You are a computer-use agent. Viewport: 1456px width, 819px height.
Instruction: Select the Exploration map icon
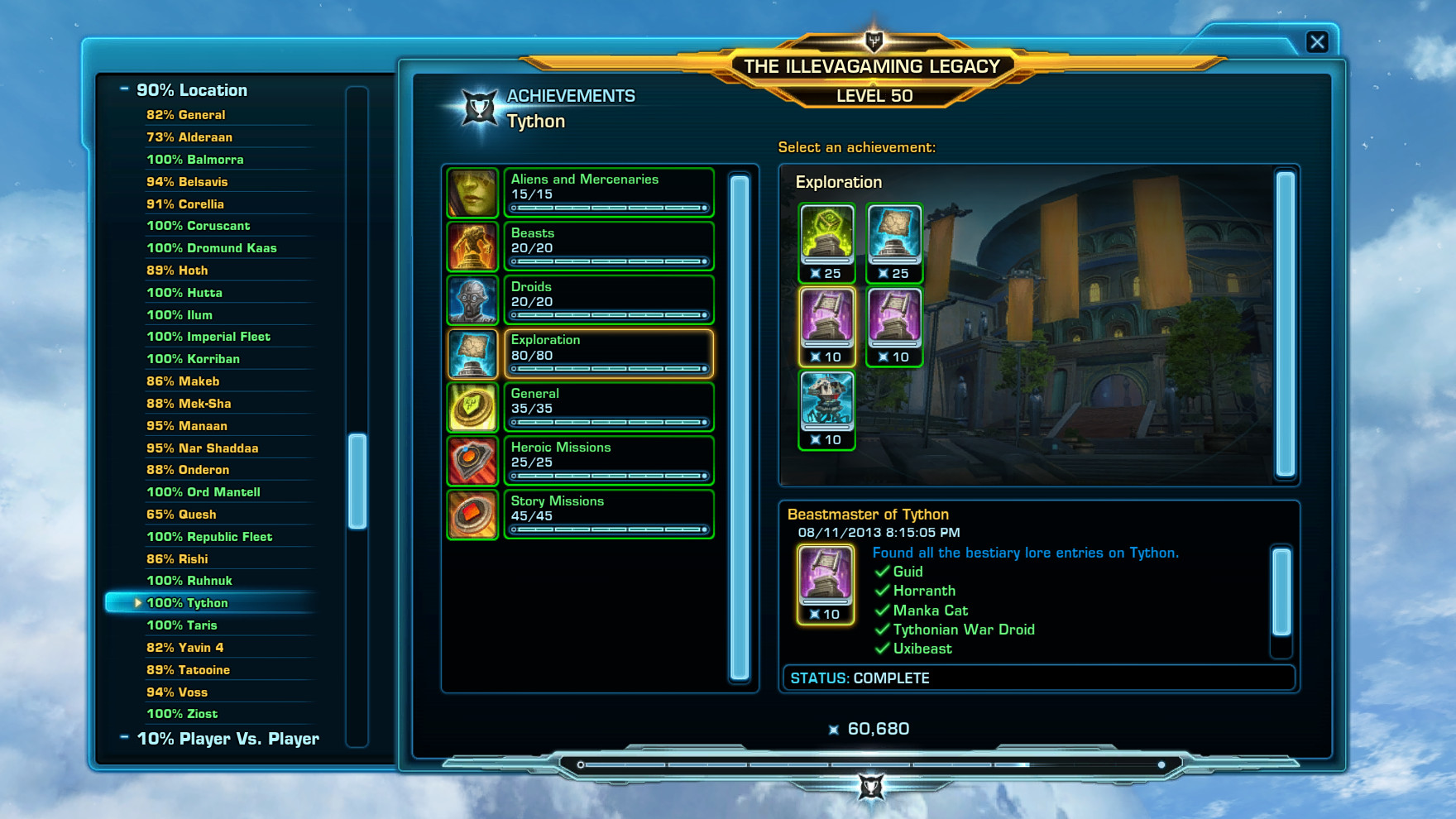tap(472, 352)
